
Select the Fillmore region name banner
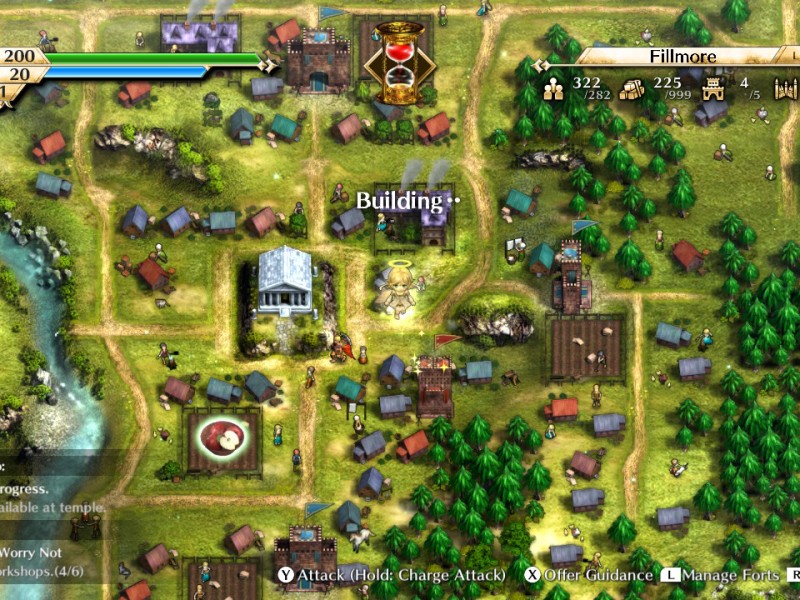coord(683,56)
